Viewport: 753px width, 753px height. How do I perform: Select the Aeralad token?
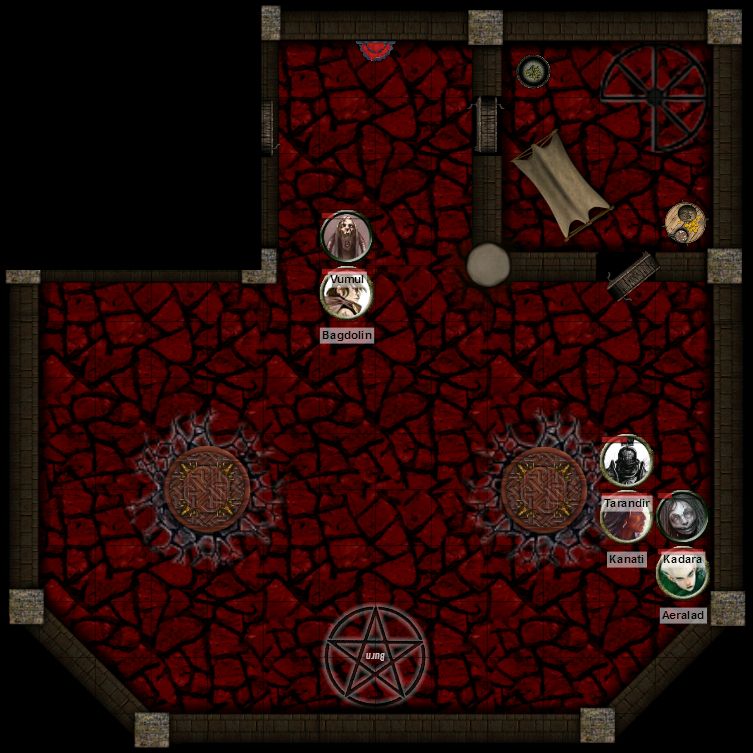coord(683,575)
